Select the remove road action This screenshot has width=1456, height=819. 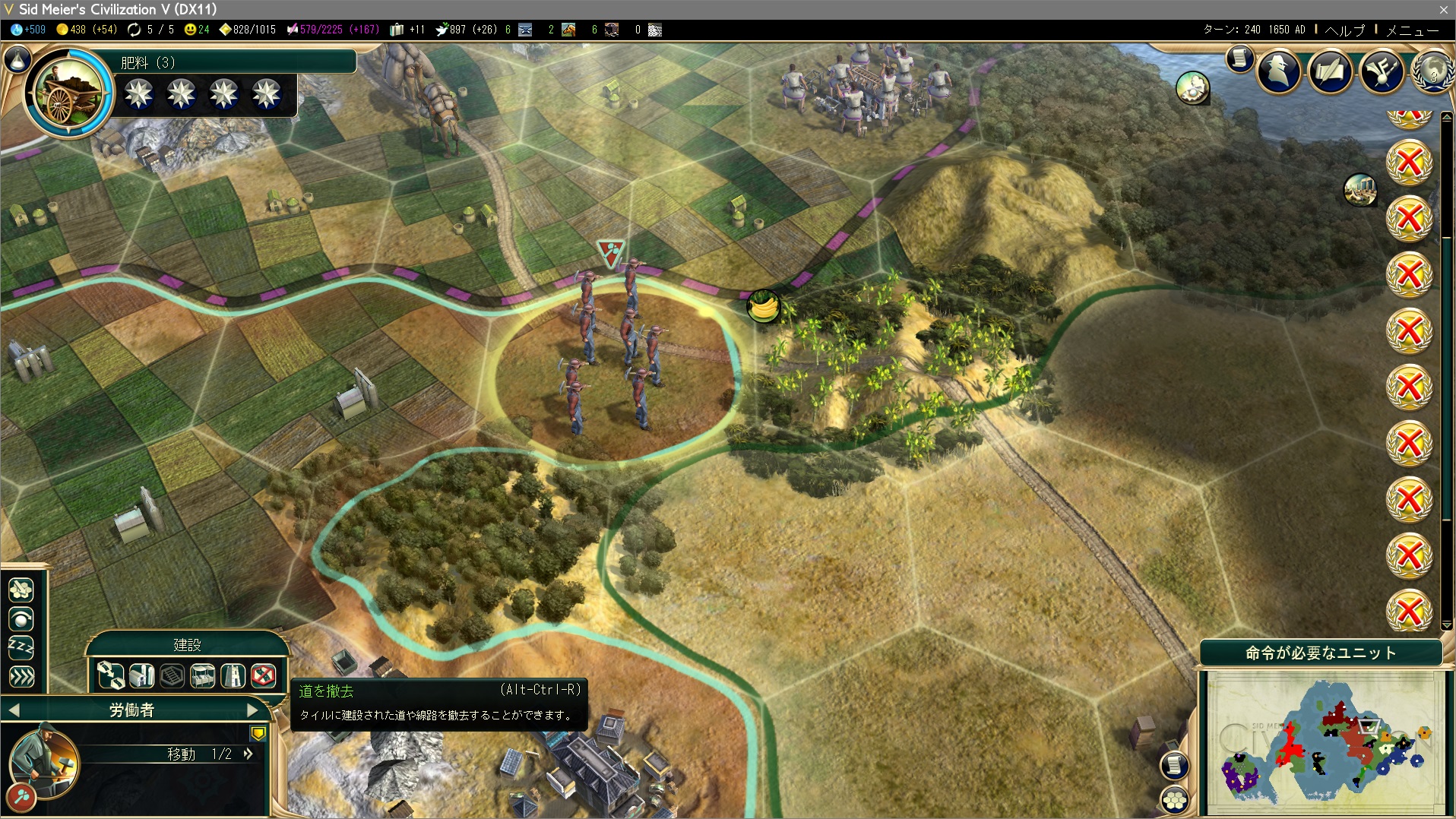(x=263, y=675)
